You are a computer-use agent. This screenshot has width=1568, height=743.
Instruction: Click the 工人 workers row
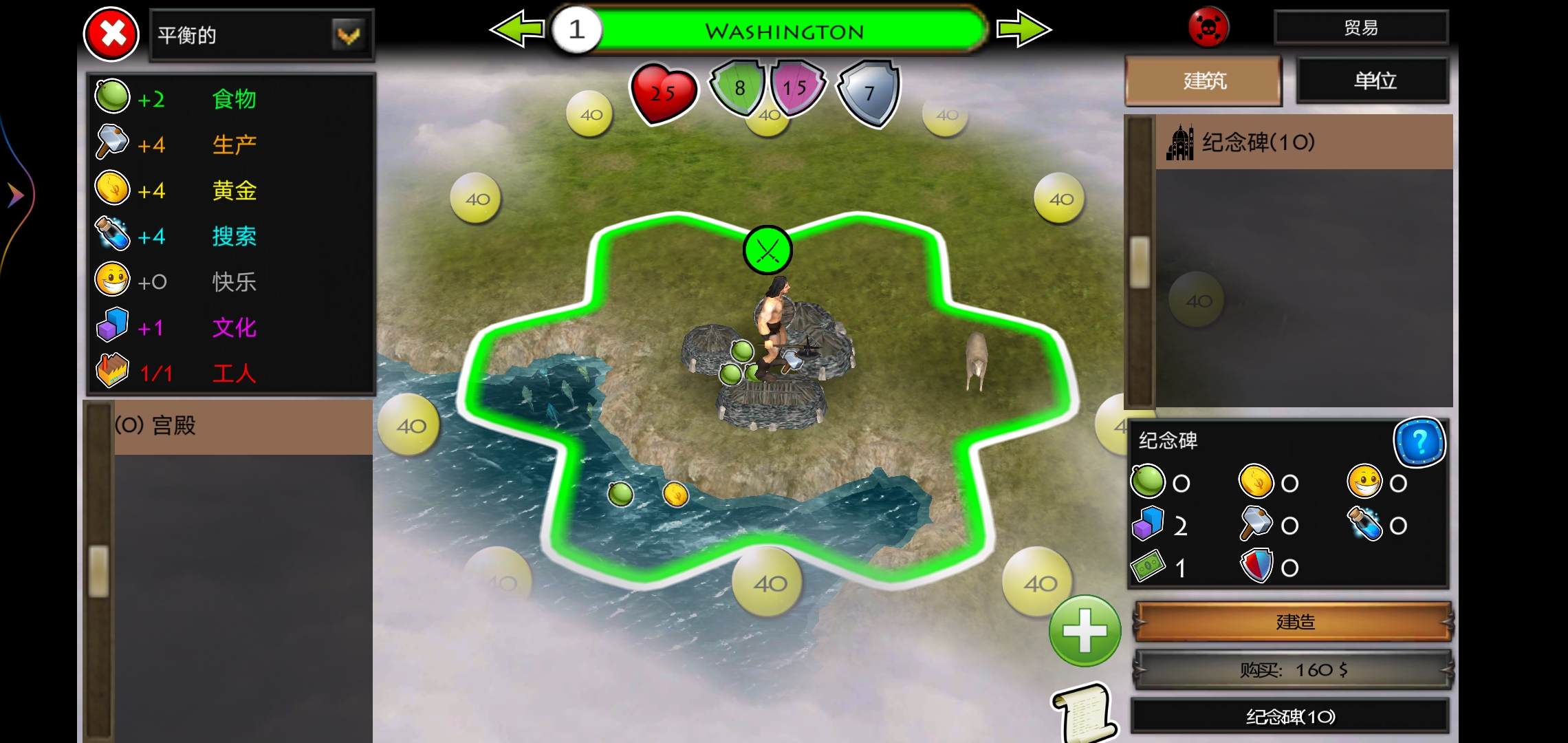232,373
